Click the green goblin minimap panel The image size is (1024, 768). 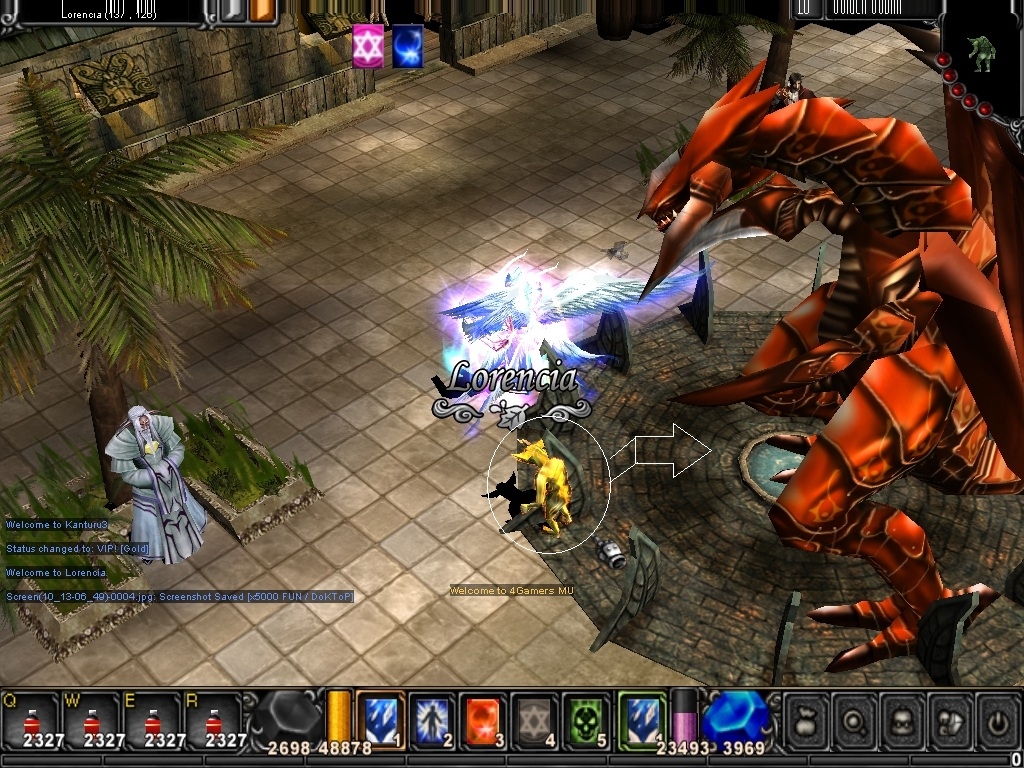pyautogui.click(x=981, y=52)
